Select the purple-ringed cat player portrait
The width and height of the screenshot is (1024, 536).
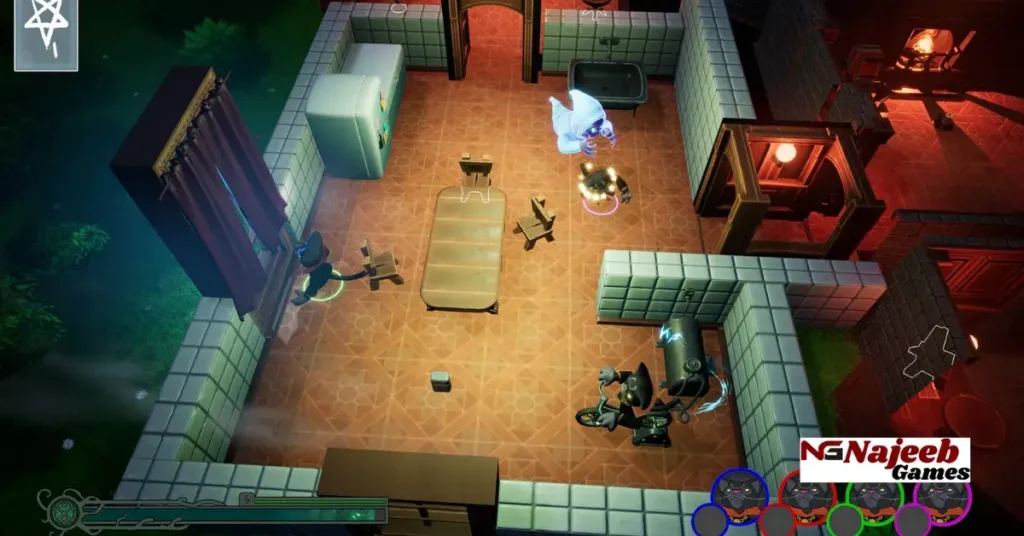pos(942,495)
